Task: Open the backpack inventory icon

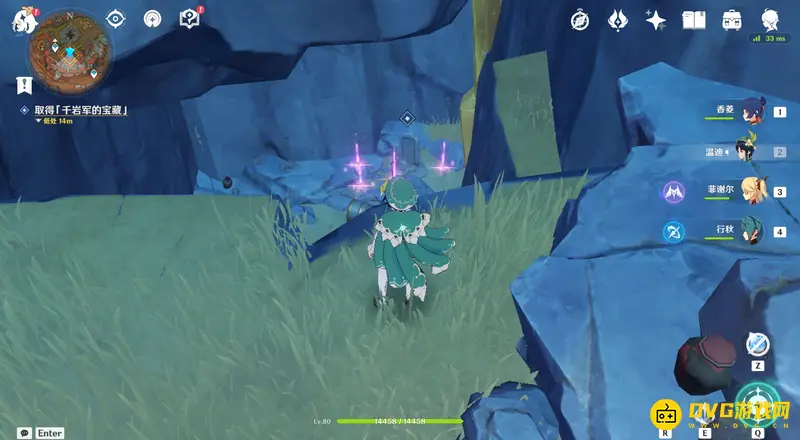Action: (732, 19)
